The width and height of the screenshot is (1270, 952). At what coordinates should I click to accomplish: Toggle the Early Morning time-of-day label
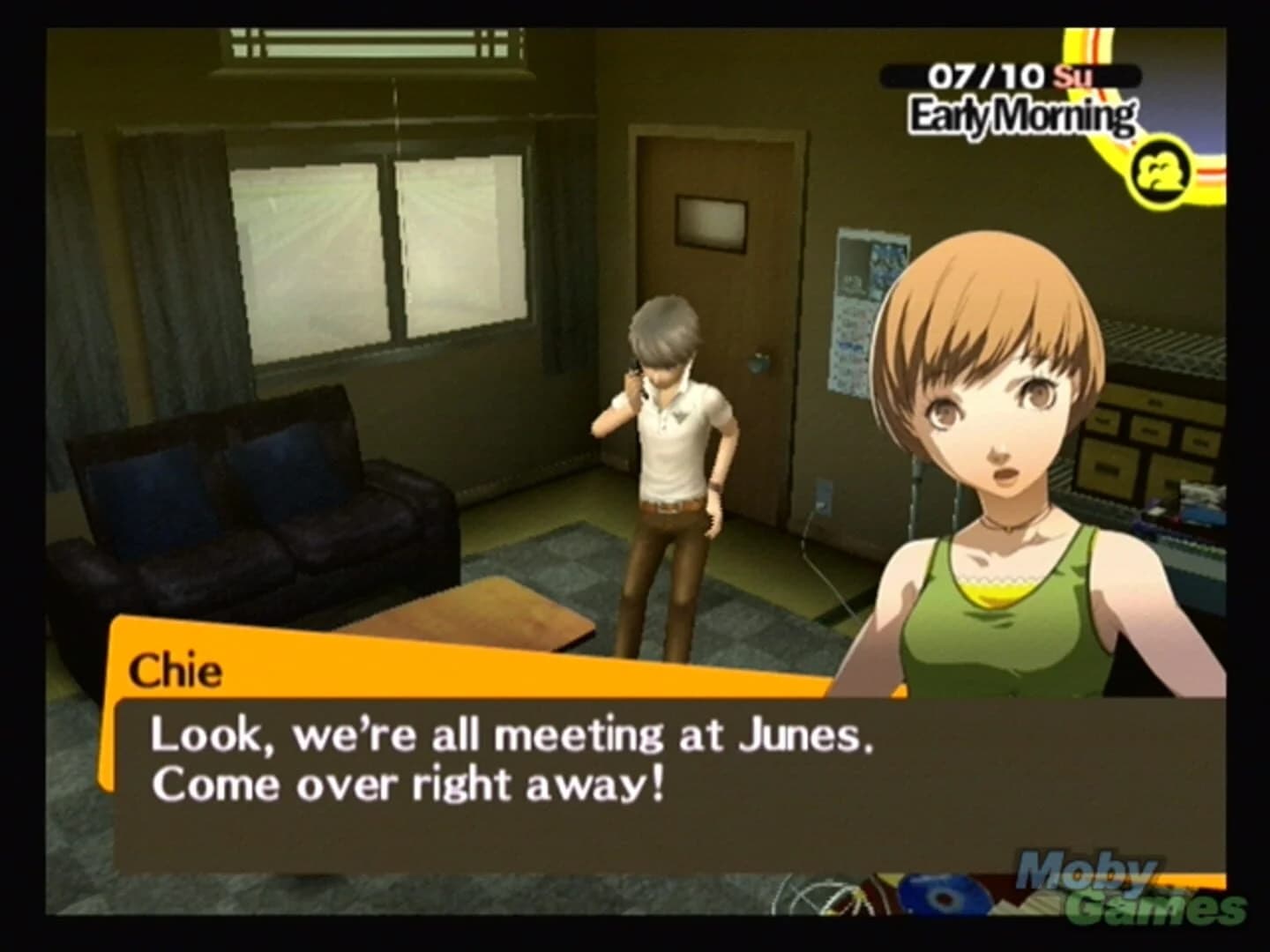[1020, 113]
